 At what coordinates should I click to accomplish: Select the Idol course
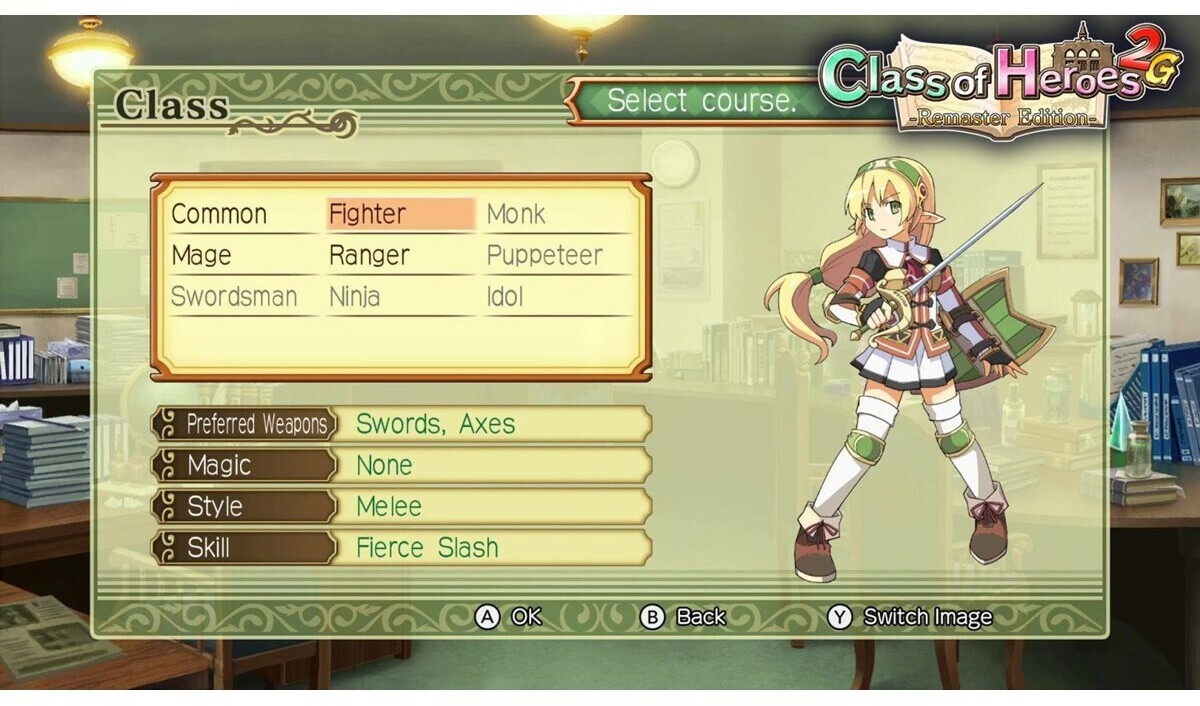[x=505, y=297]
